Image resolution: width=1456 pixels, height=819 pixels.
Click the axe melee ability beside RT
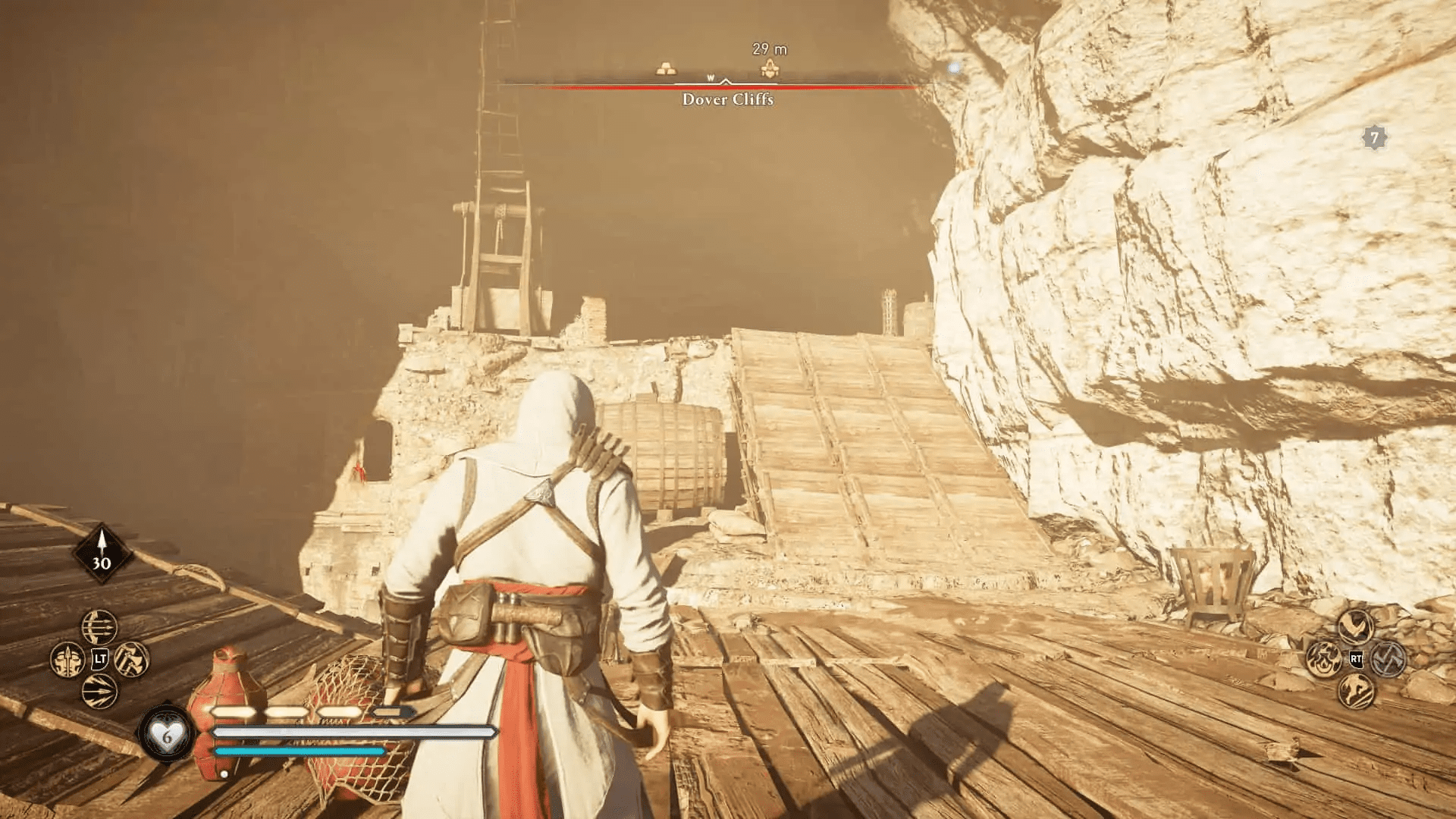click(1389, 659)
